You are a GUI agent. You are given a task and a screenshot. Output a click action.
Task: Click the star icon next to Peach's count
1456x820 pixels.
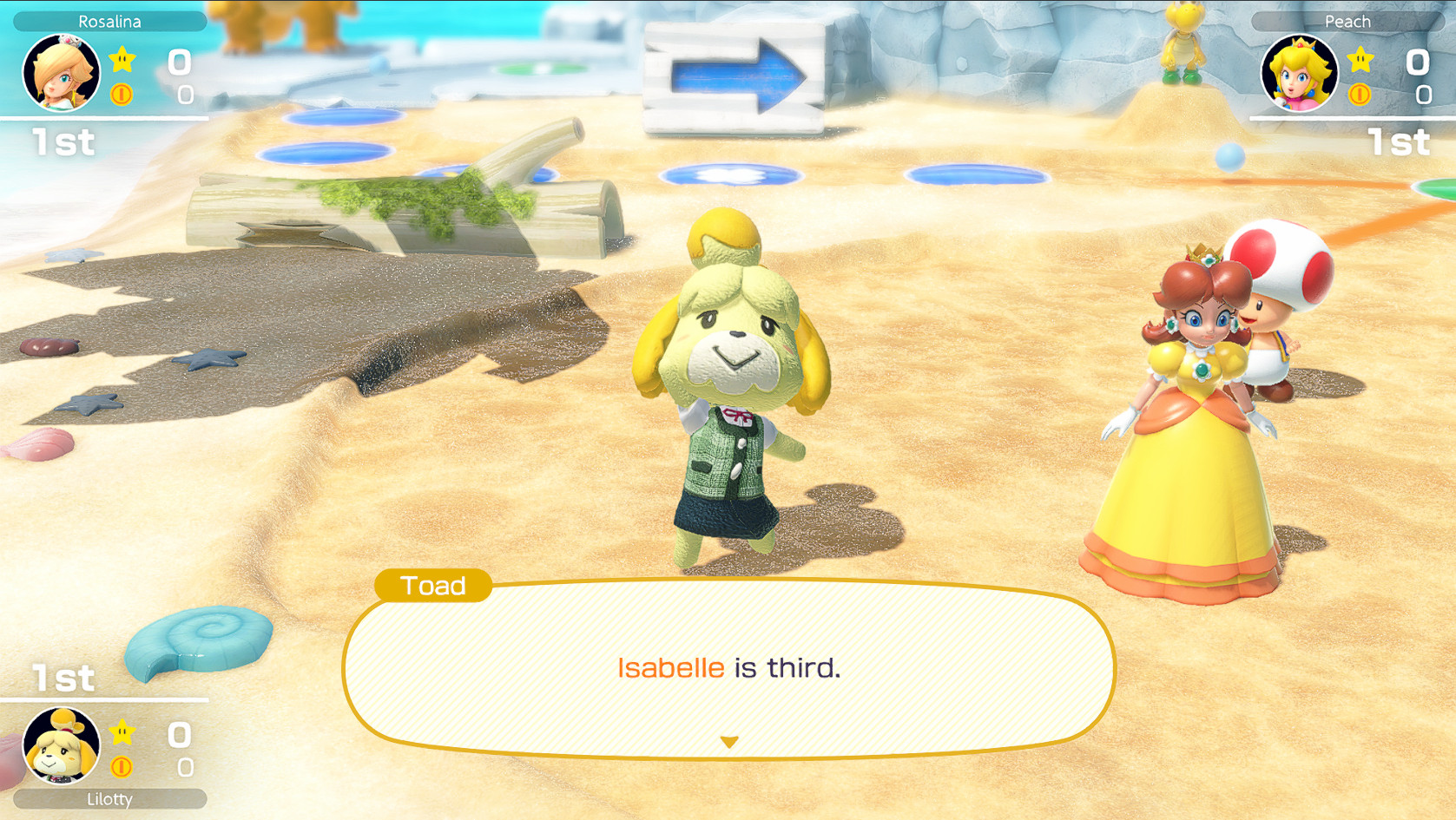pos(1360,59)
